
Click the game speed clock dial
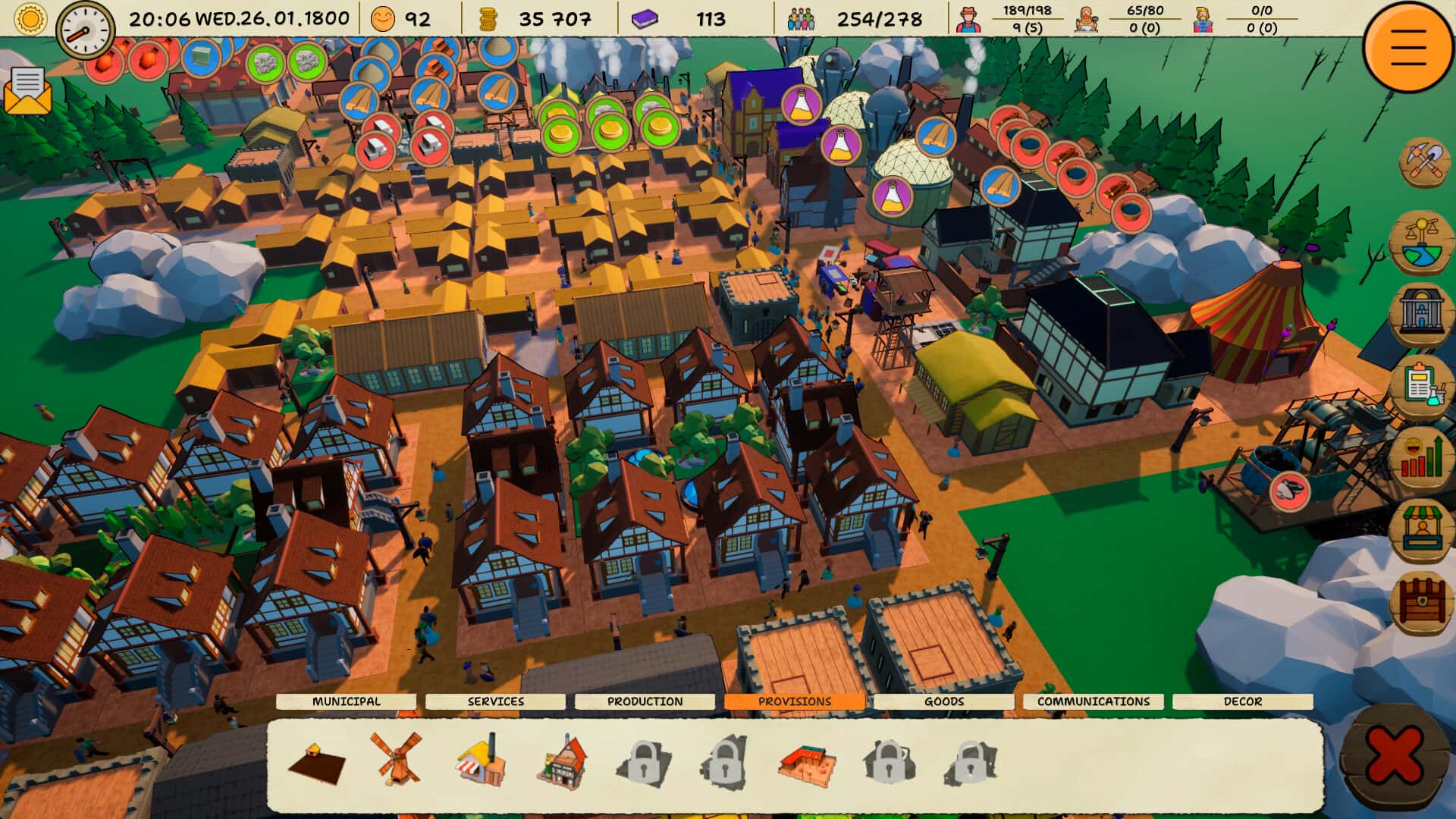(85, 29)
